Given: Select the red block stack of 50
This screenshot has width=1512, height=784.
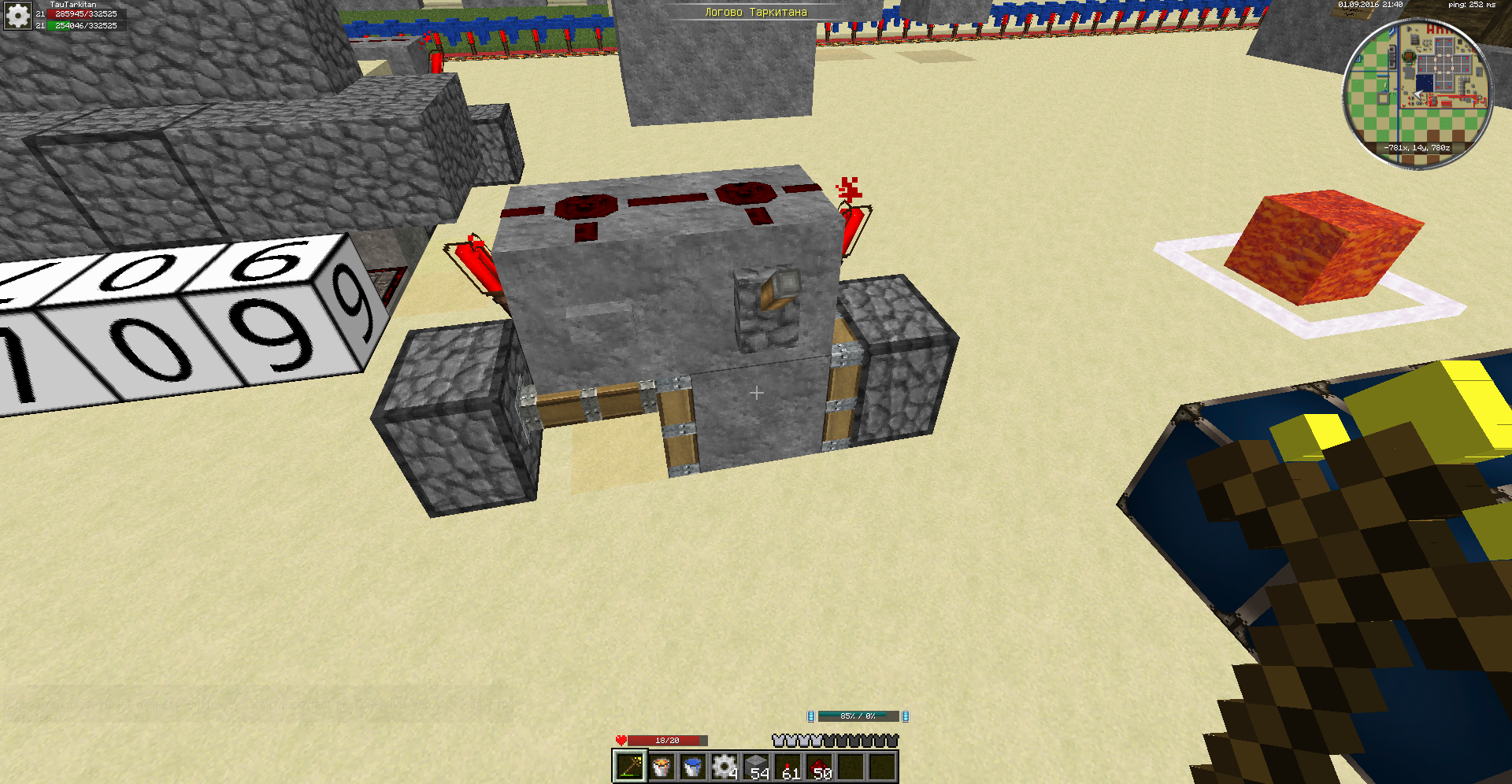Looking at the screenshot, I should 819,766.
